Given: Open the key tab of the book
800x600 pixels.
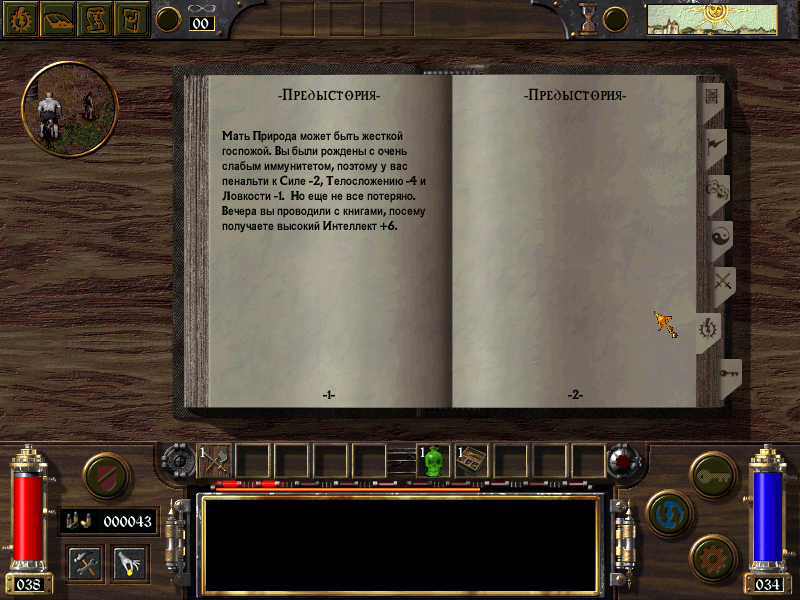Looking at the screenshot, I should 728,376.
